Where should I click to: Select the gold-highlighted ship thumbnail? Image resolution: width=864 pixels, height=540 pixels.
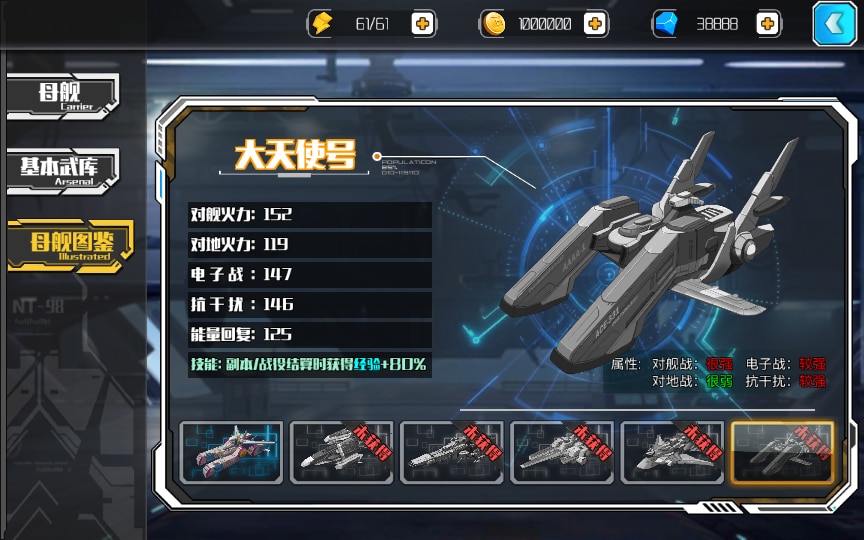pyautogui.click(x=782, y=453)
